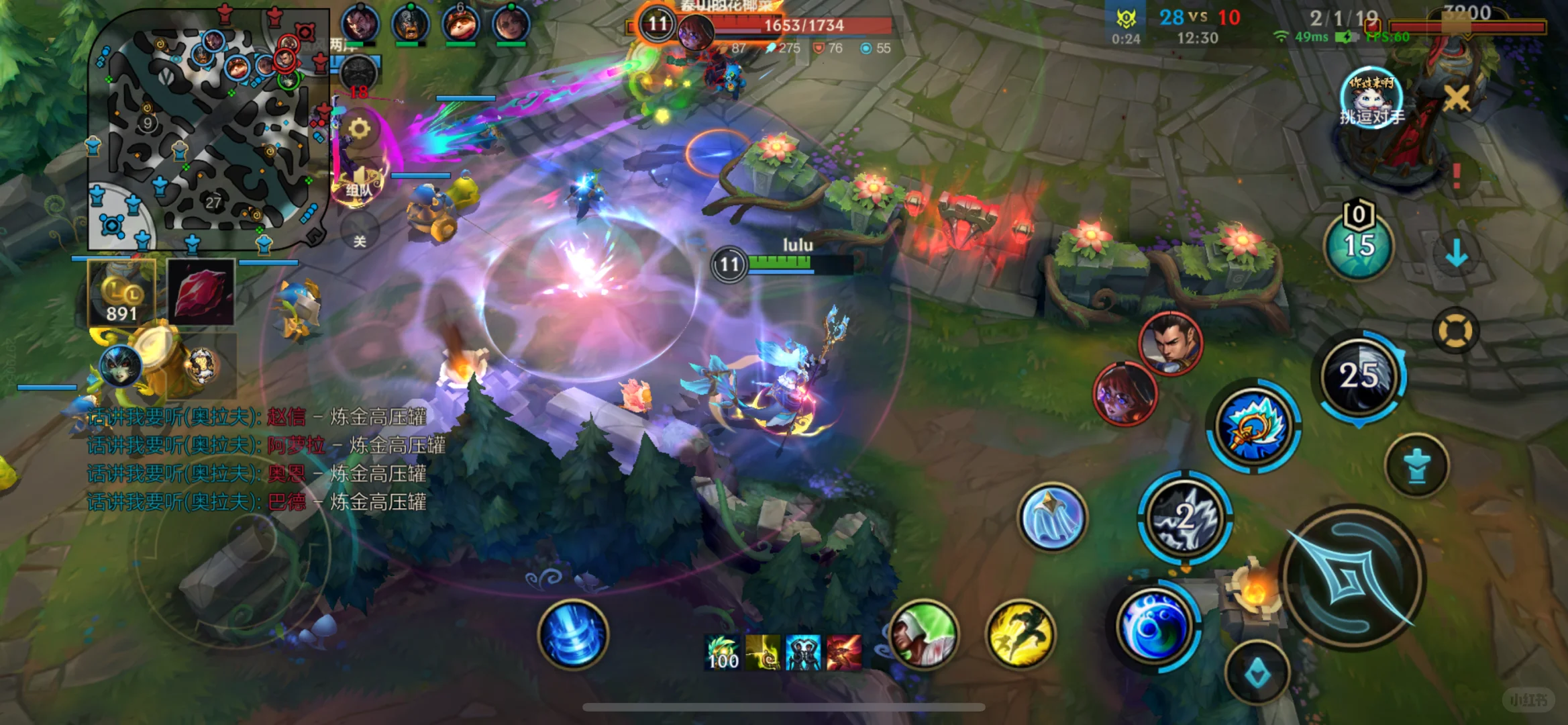Buy the recommended red crystal item
Viewport: 1568px width, 725px height.
(x=201, y=293)
